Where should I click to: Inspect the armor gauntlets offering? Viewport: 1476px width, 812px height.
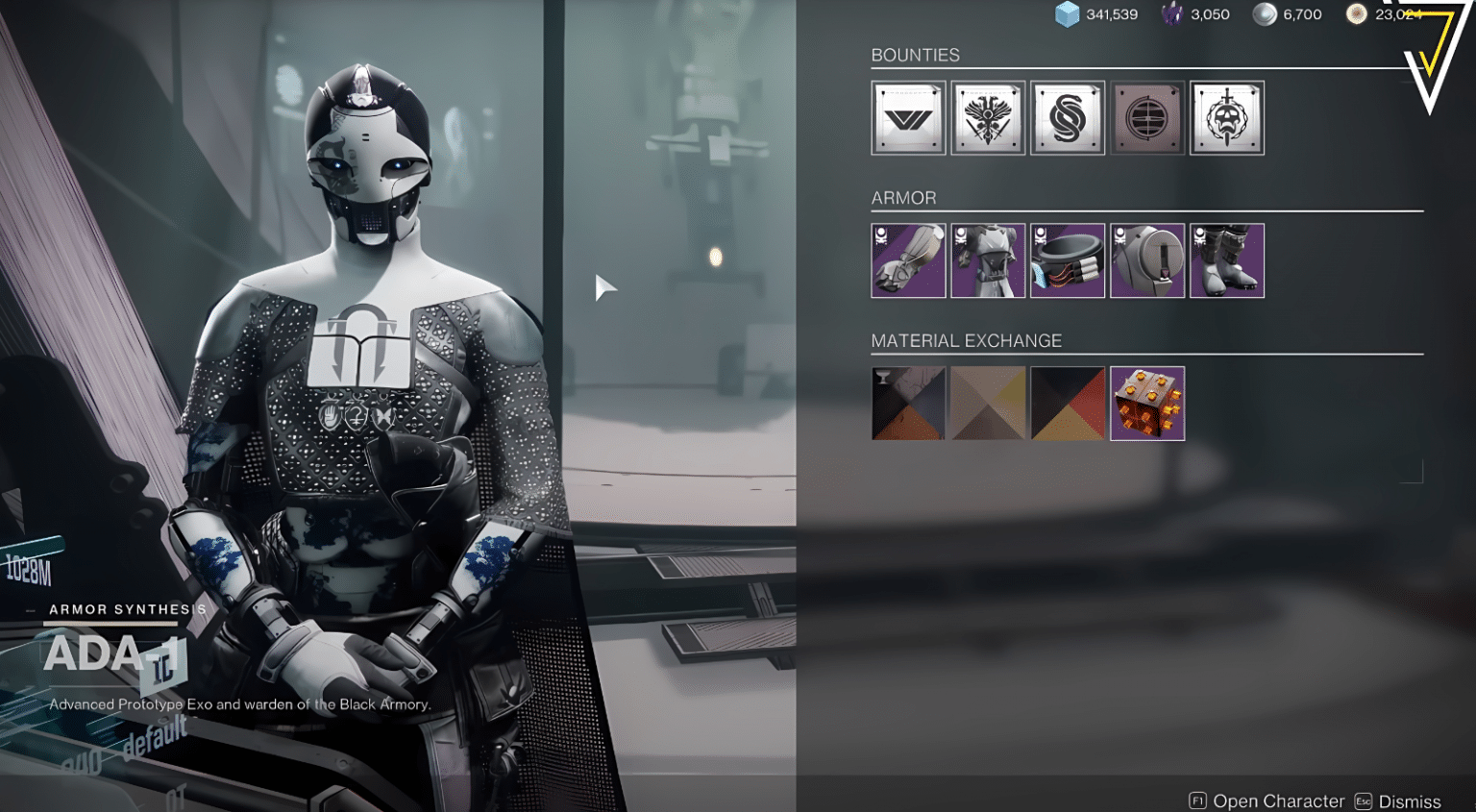point(907,259)
